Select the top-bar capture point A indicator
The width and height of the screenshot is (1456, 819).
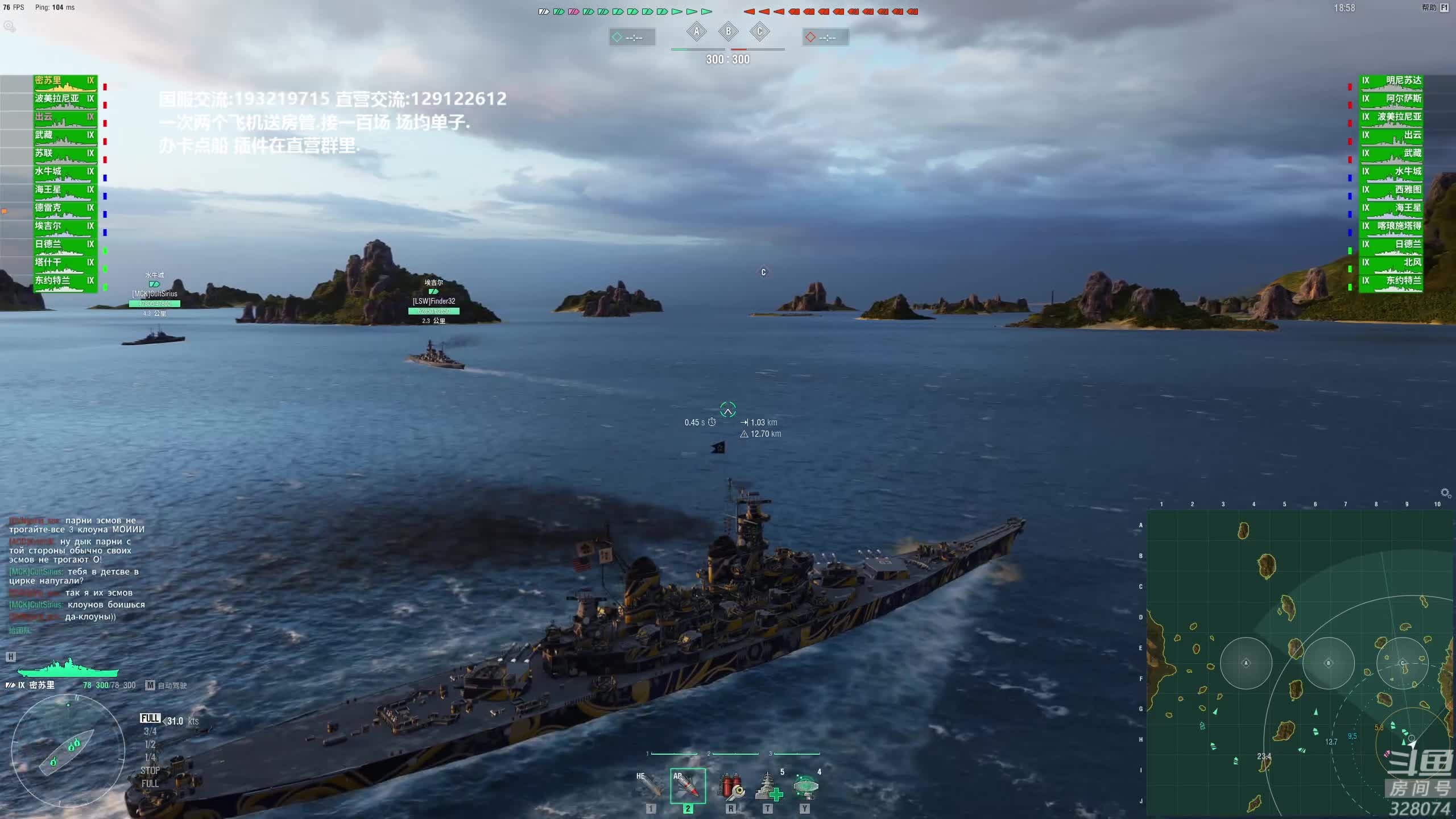coord(697,32)
